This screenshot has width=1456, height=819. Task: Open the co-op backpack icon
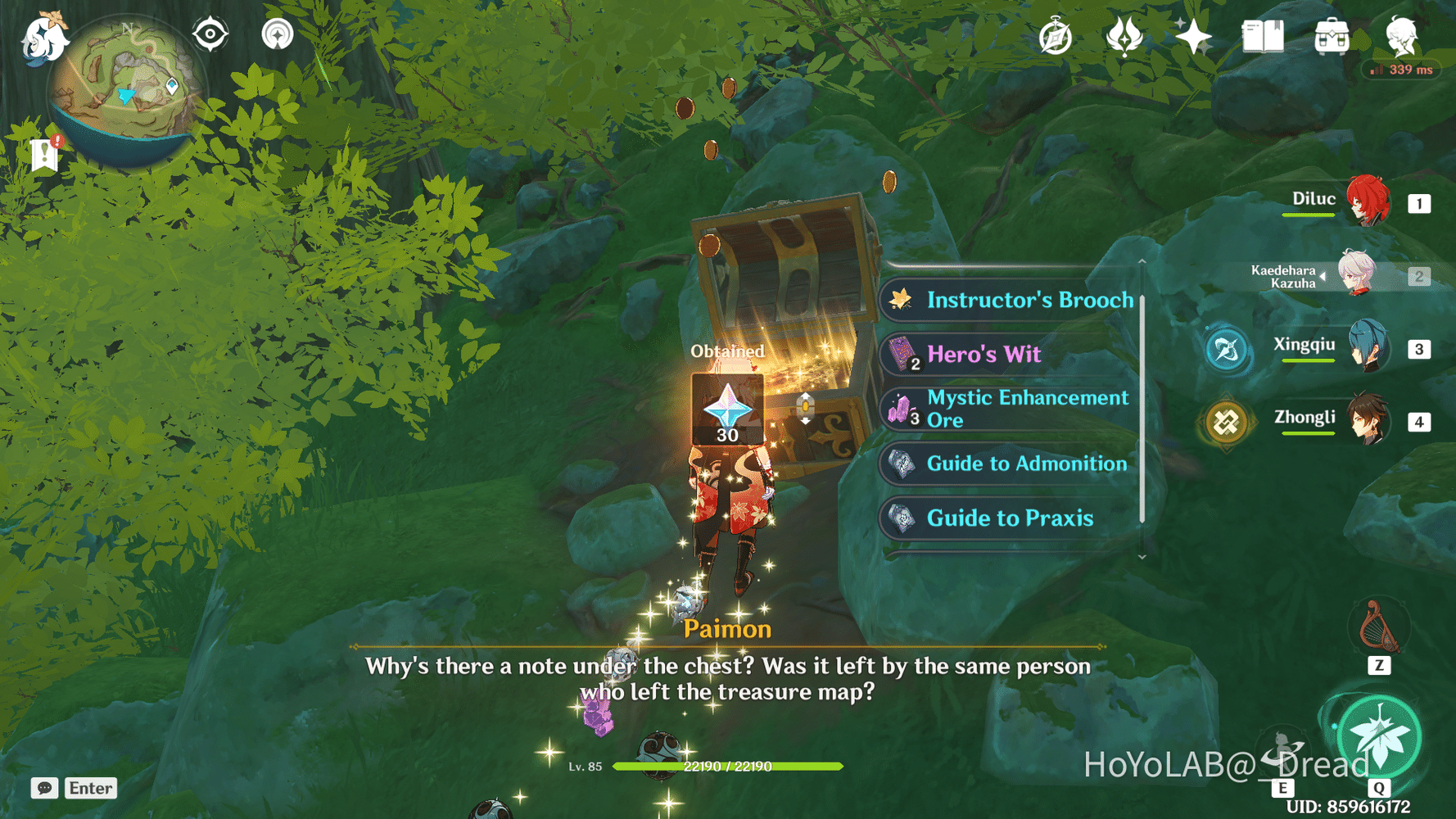coord(1331,34)
